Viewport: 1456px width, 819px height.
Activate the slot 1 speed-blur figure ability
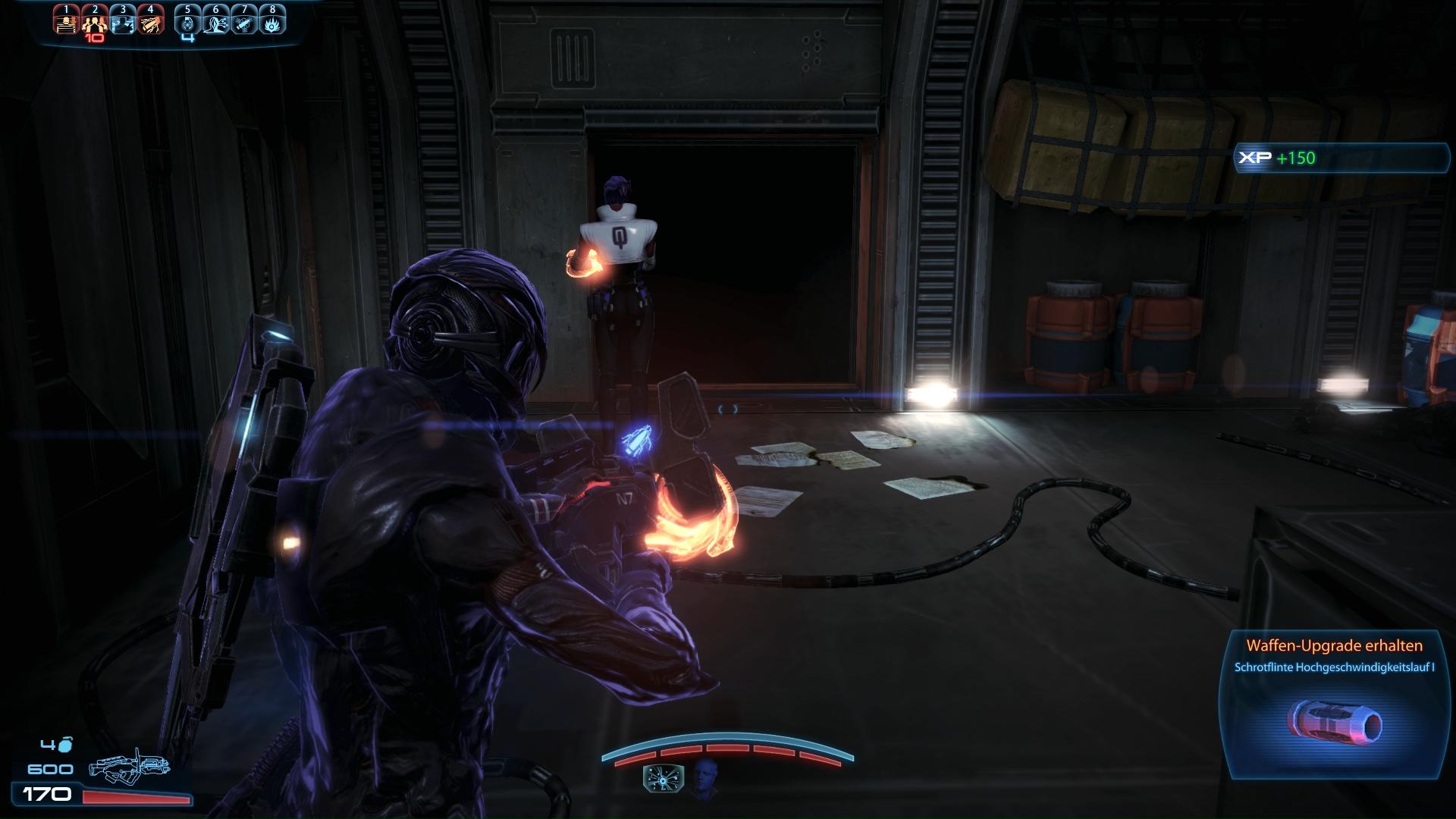67,24
